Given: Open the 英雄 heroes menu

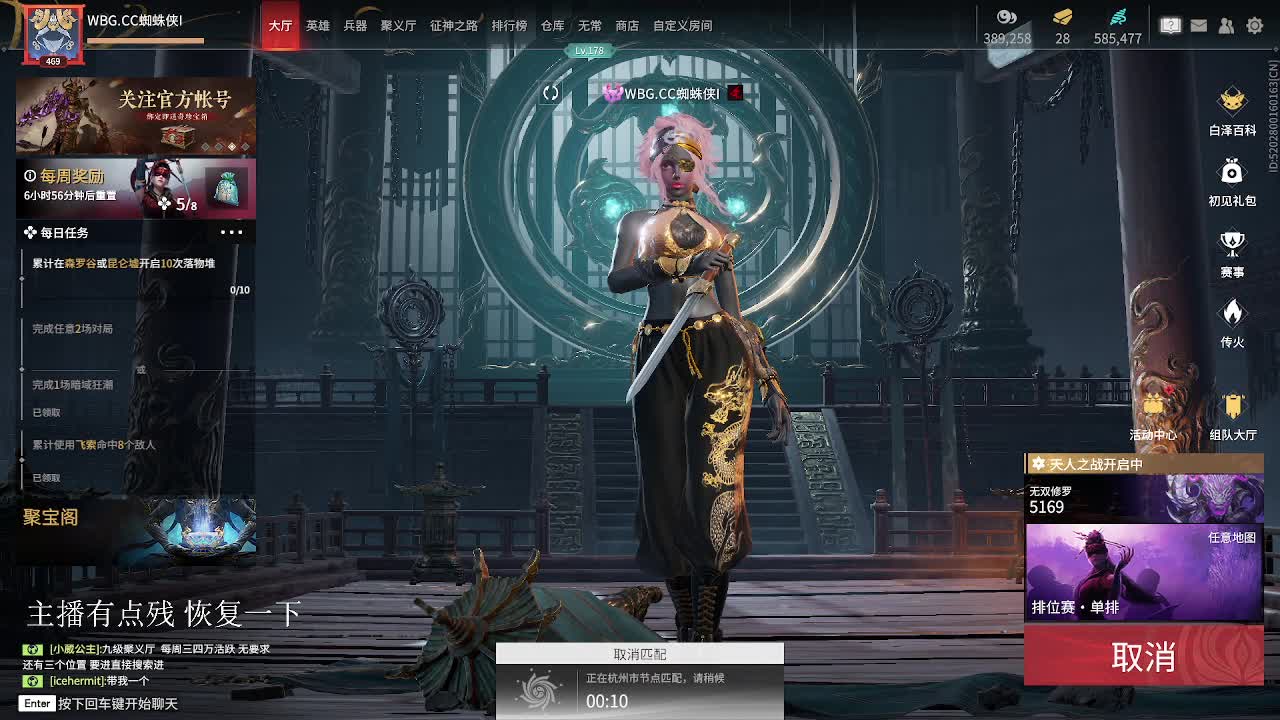Looking at the screenshot, I should (x=317, y=26).
